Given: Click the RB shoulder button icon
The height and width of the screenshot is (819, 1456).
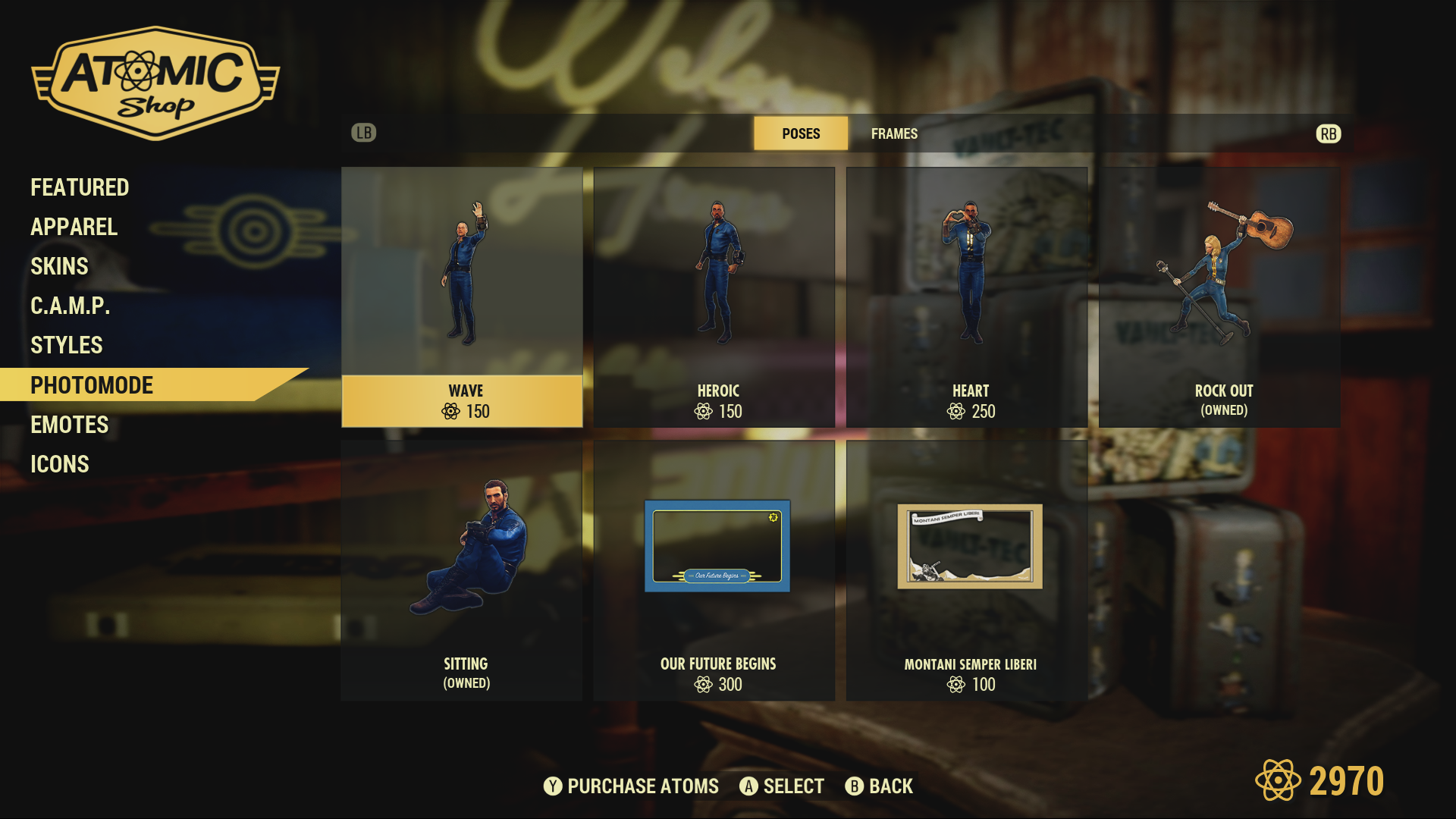Looking at the screenshot, I should 1327,133.
